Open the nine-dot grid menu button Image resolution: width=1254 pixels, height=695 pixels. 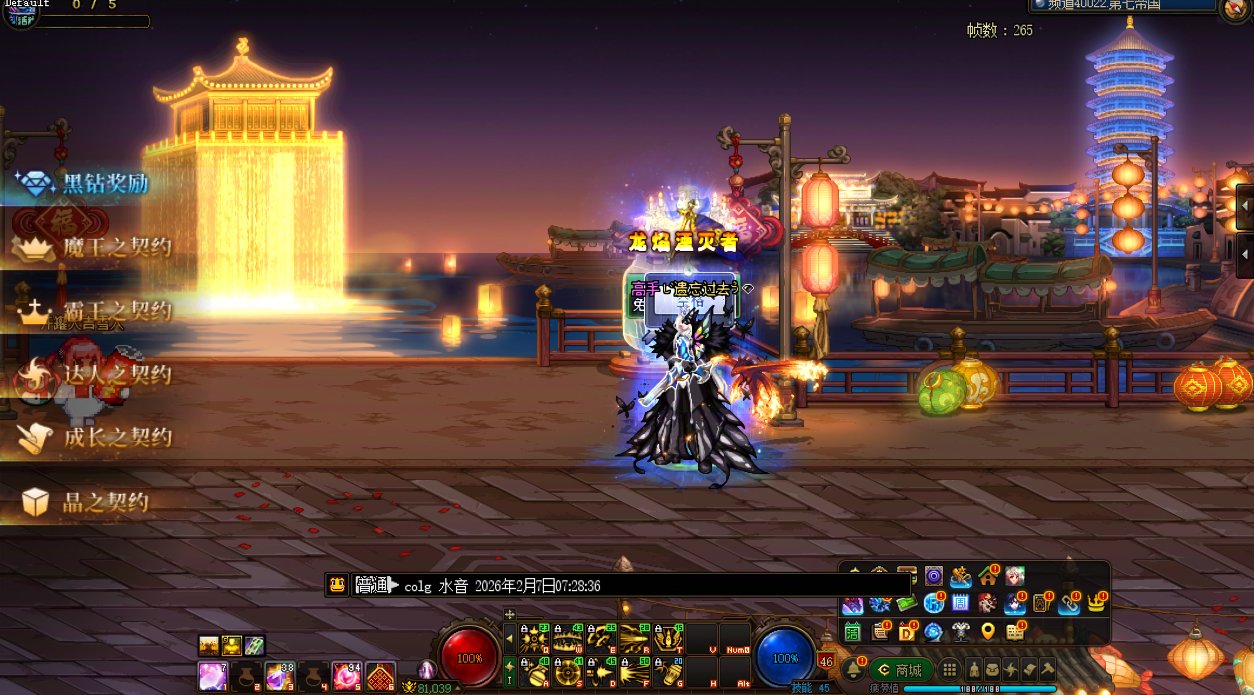(x=949, y=669)
